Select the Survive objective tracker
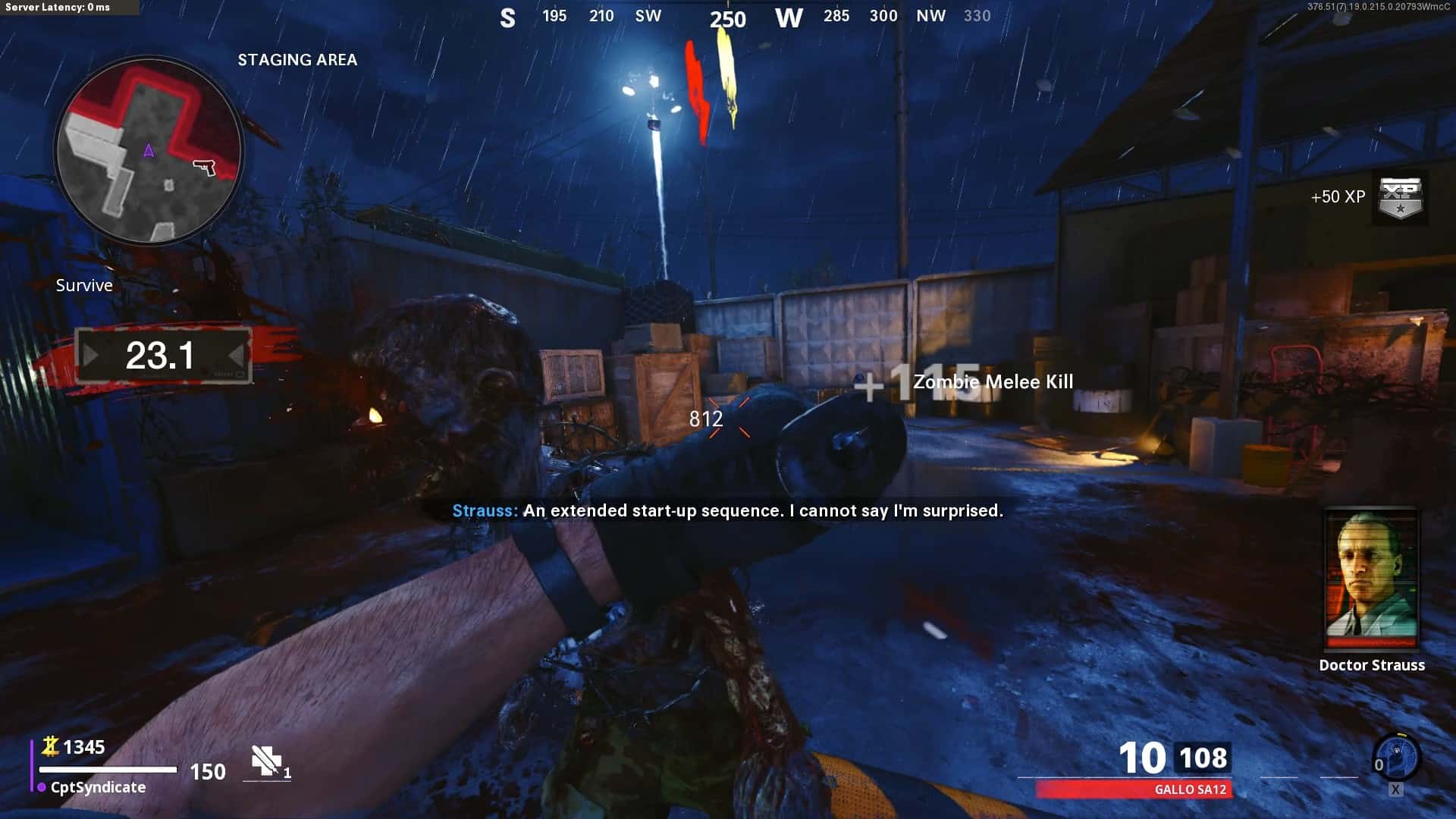This screenshot has height=819, width=1456. pyautogui.click(x=84, y=285)
